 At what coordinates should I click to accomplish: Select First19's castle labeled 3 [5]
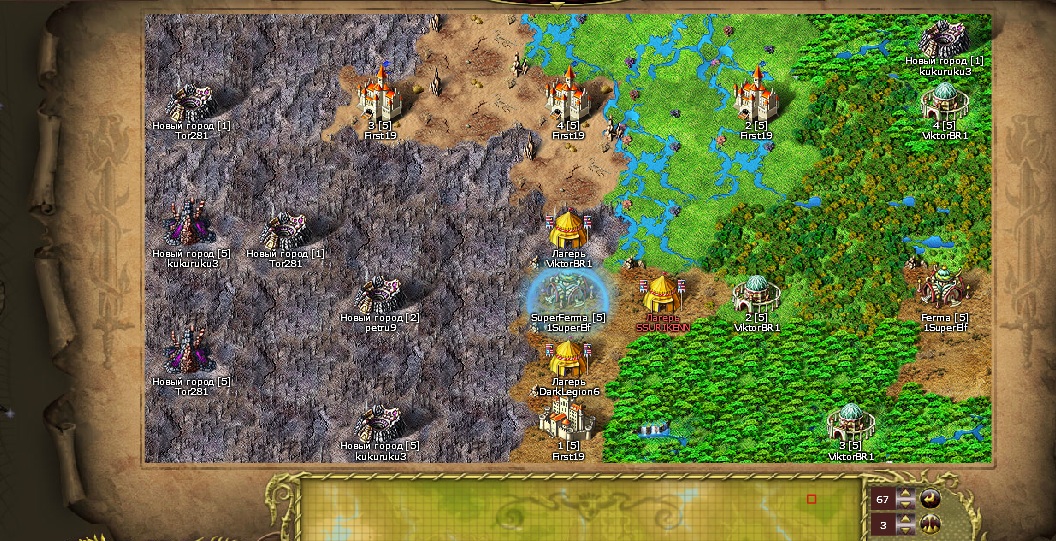coord(381,92)
